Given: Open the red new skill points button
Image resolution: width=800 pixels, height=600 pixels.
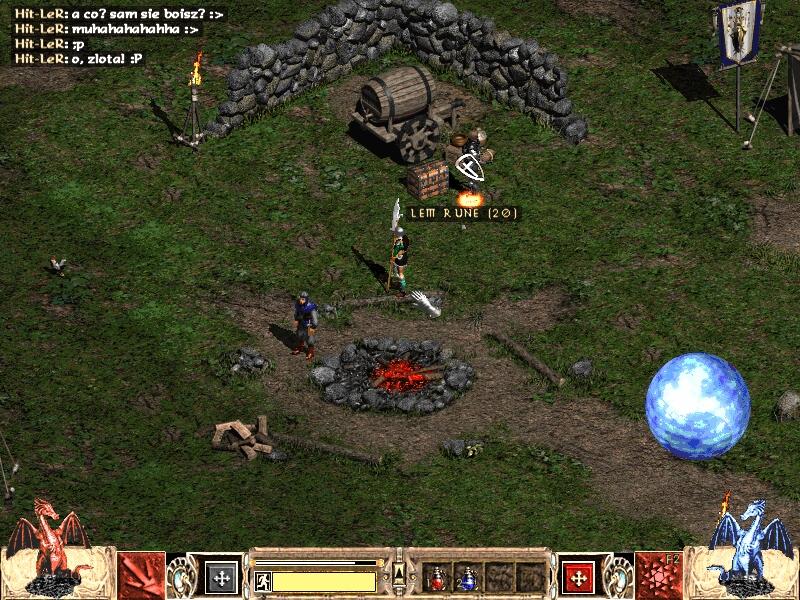Looking at the screenshot, I should [x=578, y=577].
